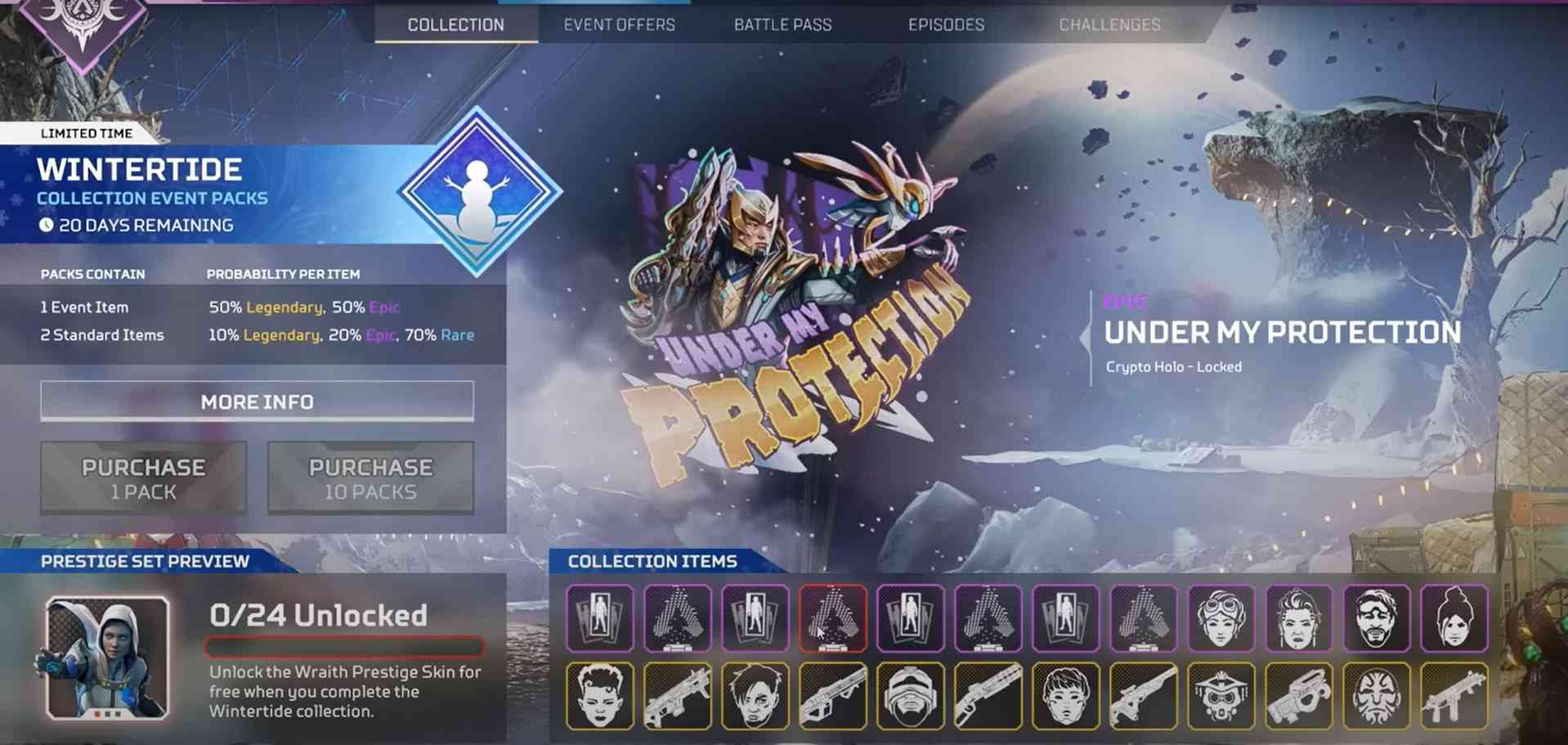Screen dimensions: 1568x745
Task: Select the red-highlighted holo spray item
Action: [832, 618]
